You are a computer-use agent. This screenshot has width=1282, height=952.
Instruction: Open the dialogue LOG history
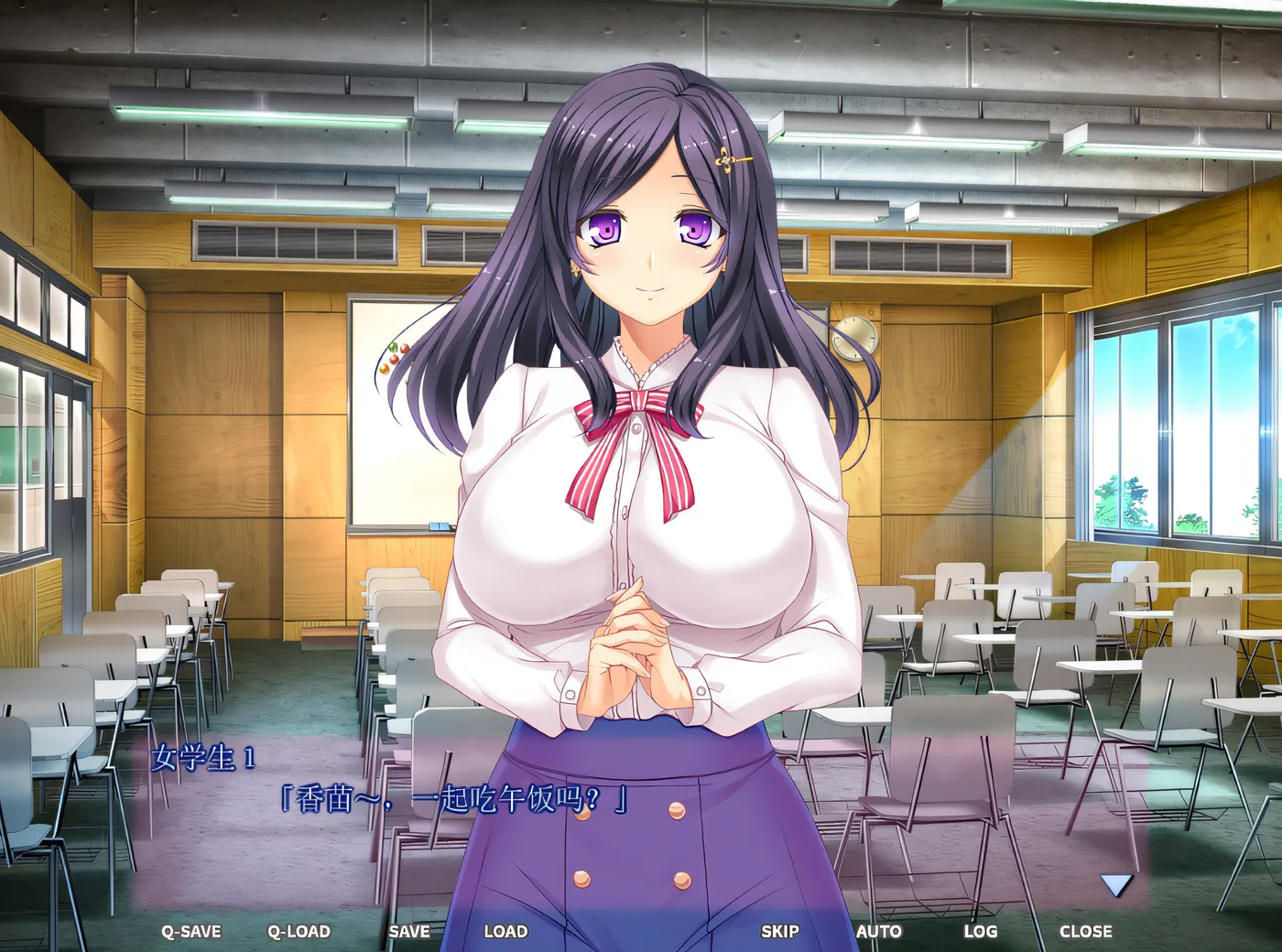coord(980,932)
